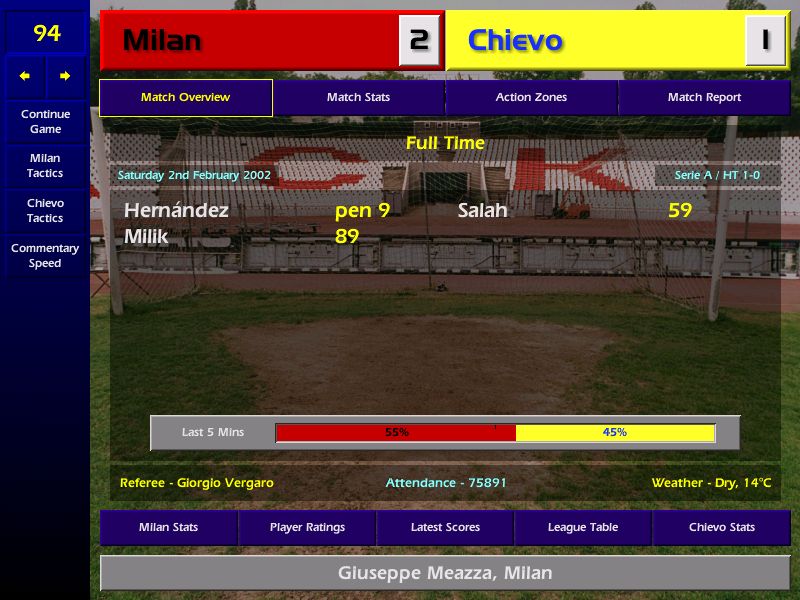The image size is (800, 600).
Task: Open the Match Report tab
Action: point(704,98)
